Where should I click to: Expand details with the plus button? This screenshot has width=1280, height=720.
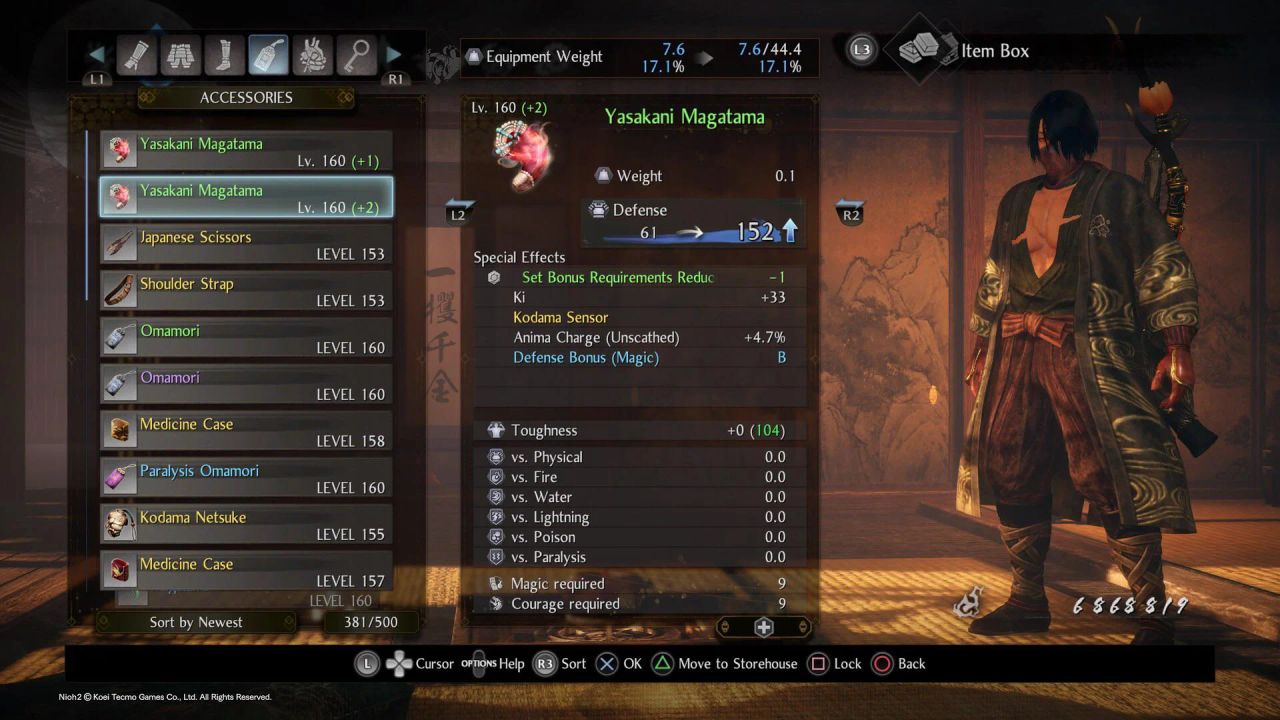tap(763, 627)
